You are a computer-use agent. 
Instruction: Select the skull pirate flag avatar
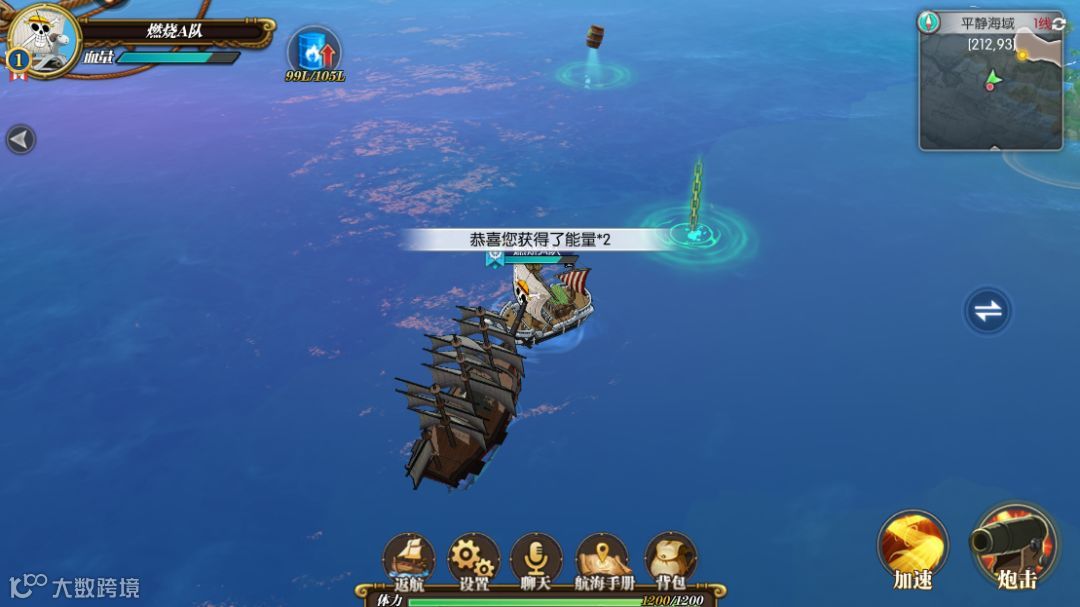pyautogui.click(x=44, y=40)
